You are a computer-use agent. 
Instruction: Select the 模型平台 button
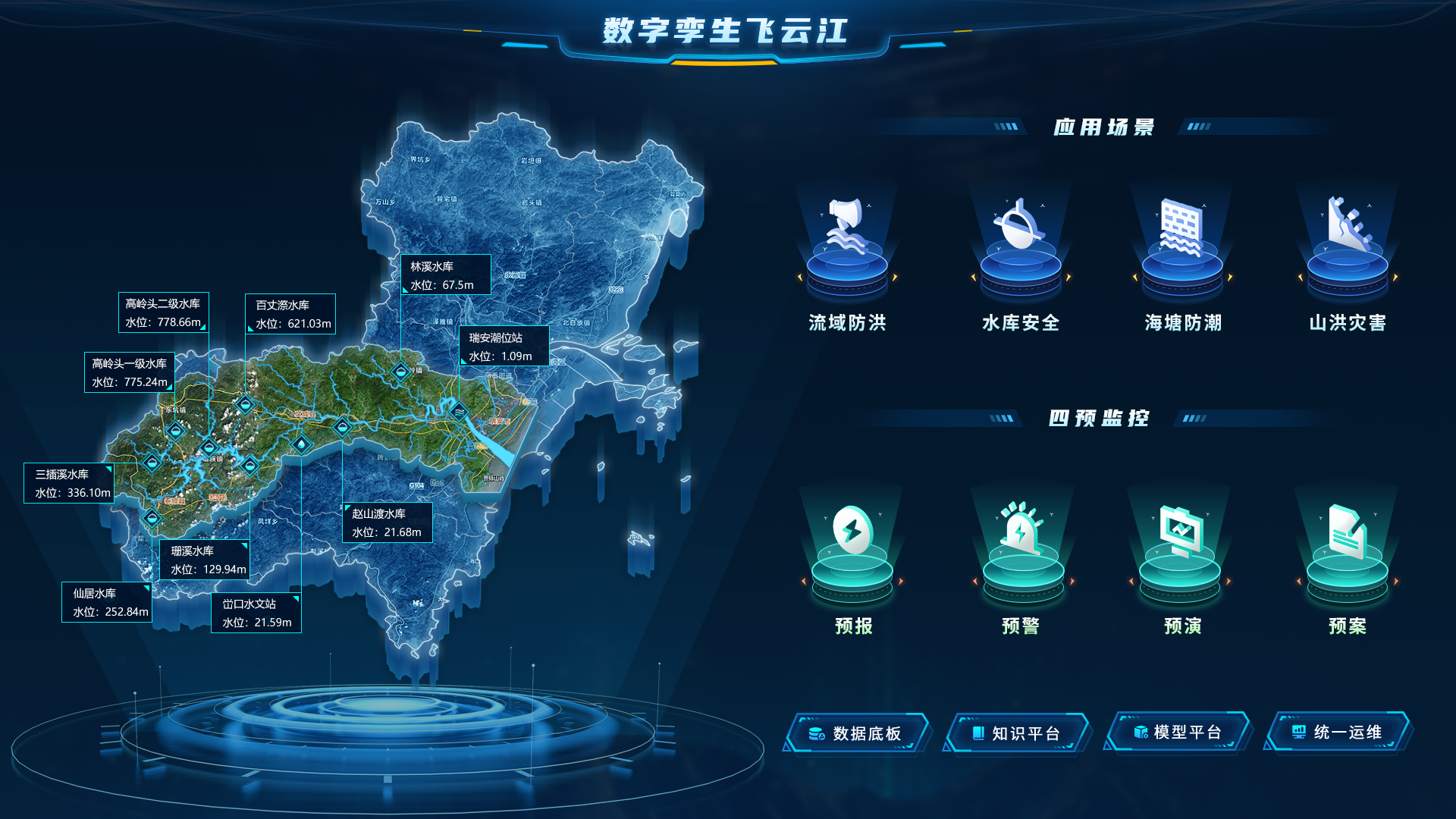pyautogui.click(x=1178, y=733)
